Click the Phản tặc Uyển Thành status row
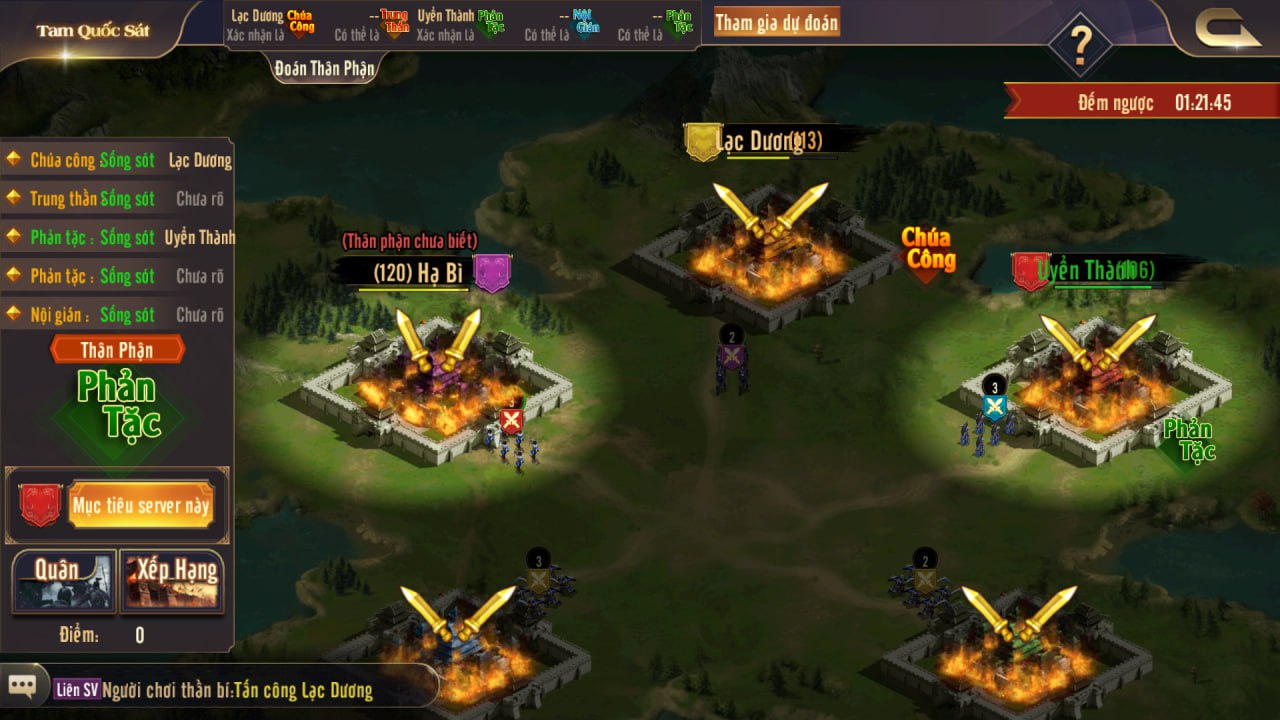 click(x=118, y=238)
